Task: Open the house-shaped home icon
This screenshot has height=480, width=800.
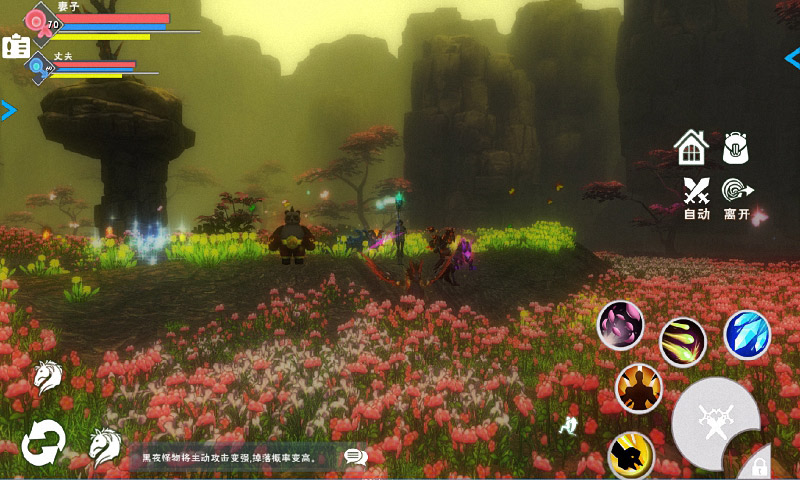Action: (691, 148)
